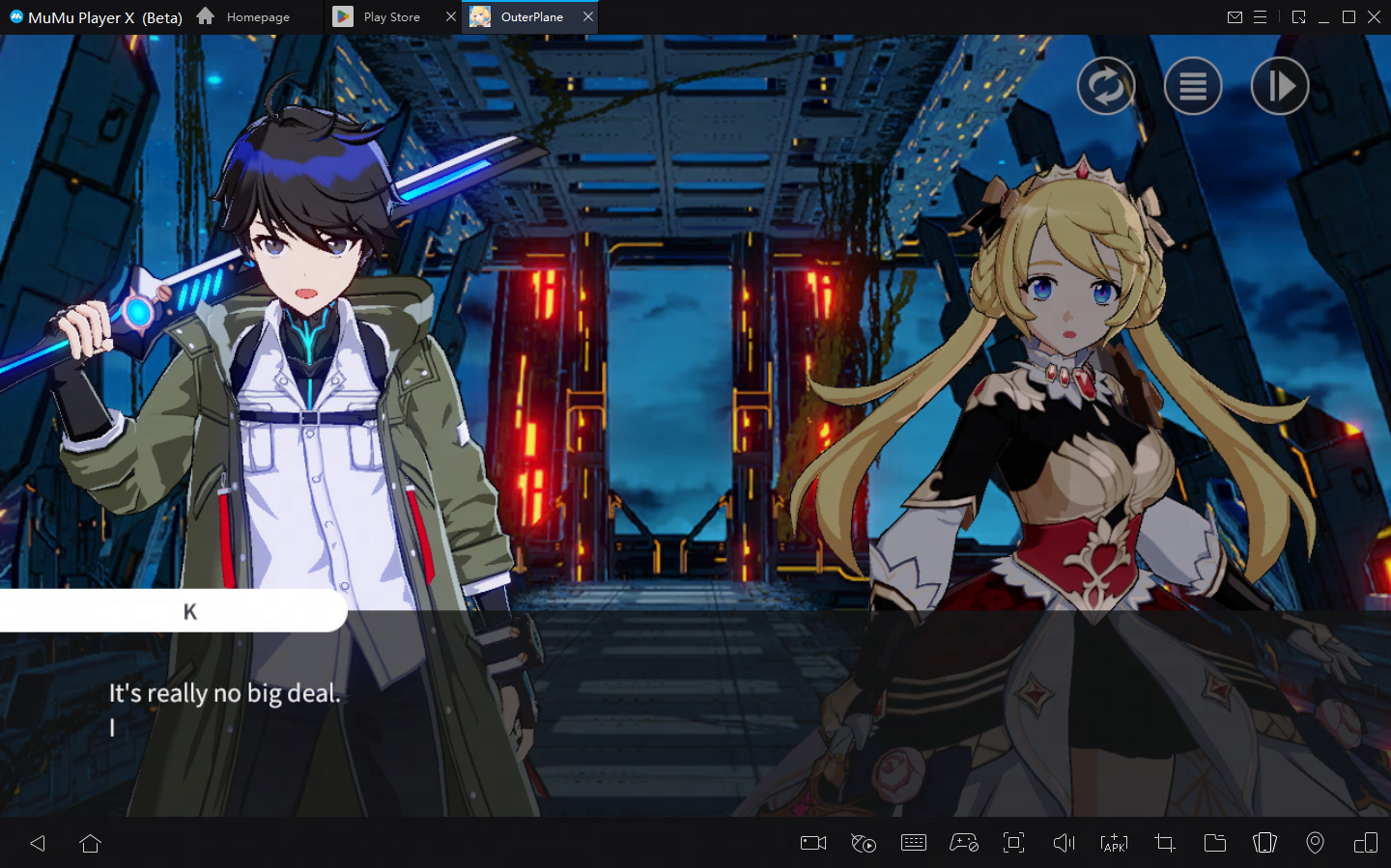
Task: Close the OuterPlane emulator tab
Action: pyautogui.click(x=588, y=17)
